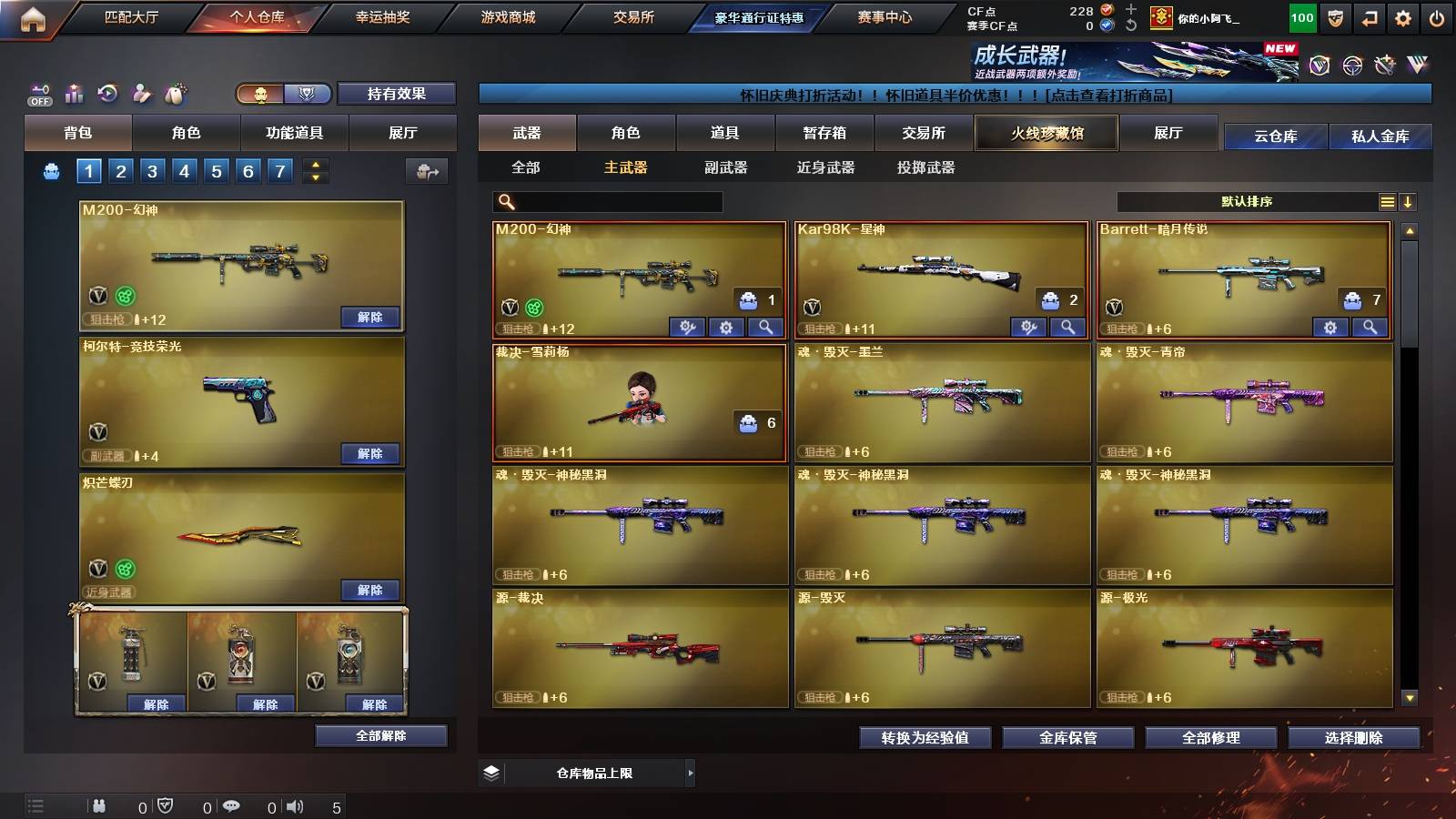The width and height of the screenshot is (1456, 819).
Task: Click the CF points recharge plus icon
Action: 1131,8
